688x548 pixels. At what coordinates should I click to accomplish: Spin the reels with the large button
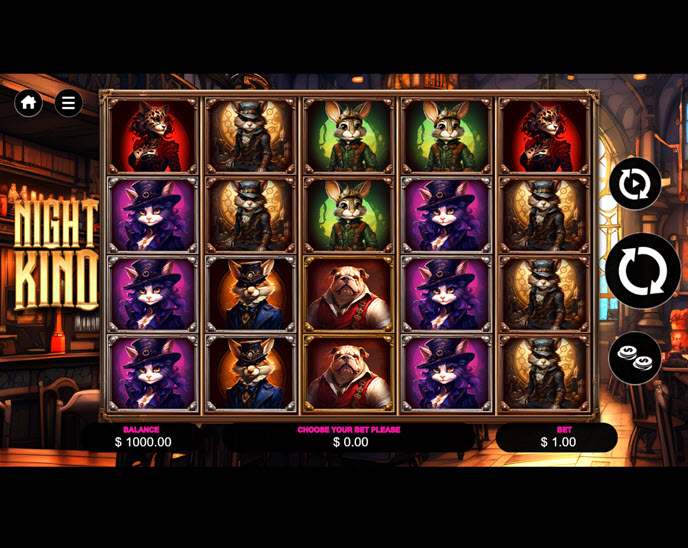click(x=642, y=270)
